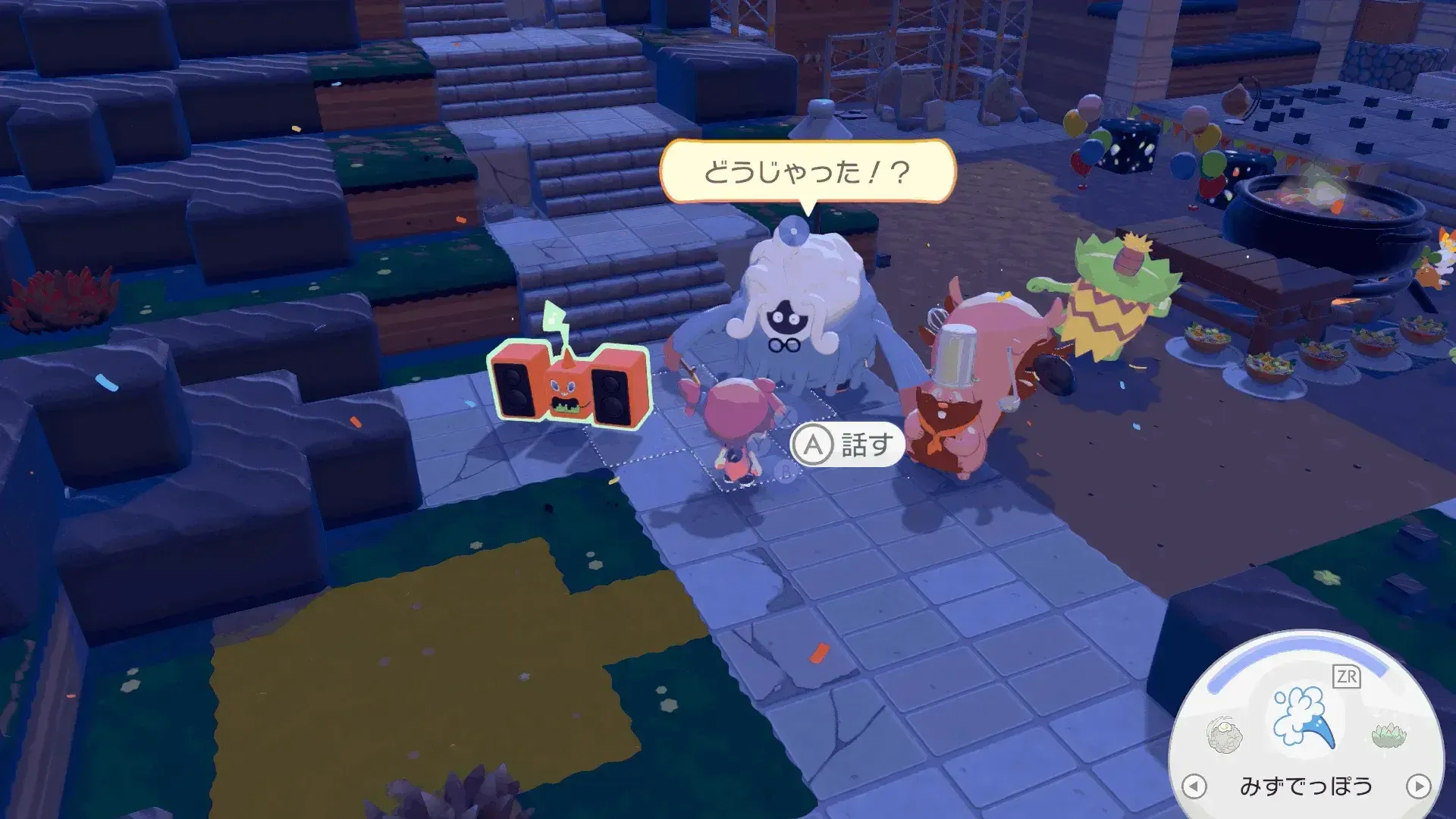Viewport: 1456px width, 819px height.
Task: Toggle the faded Y button prompt
Action: click(760, 445)
